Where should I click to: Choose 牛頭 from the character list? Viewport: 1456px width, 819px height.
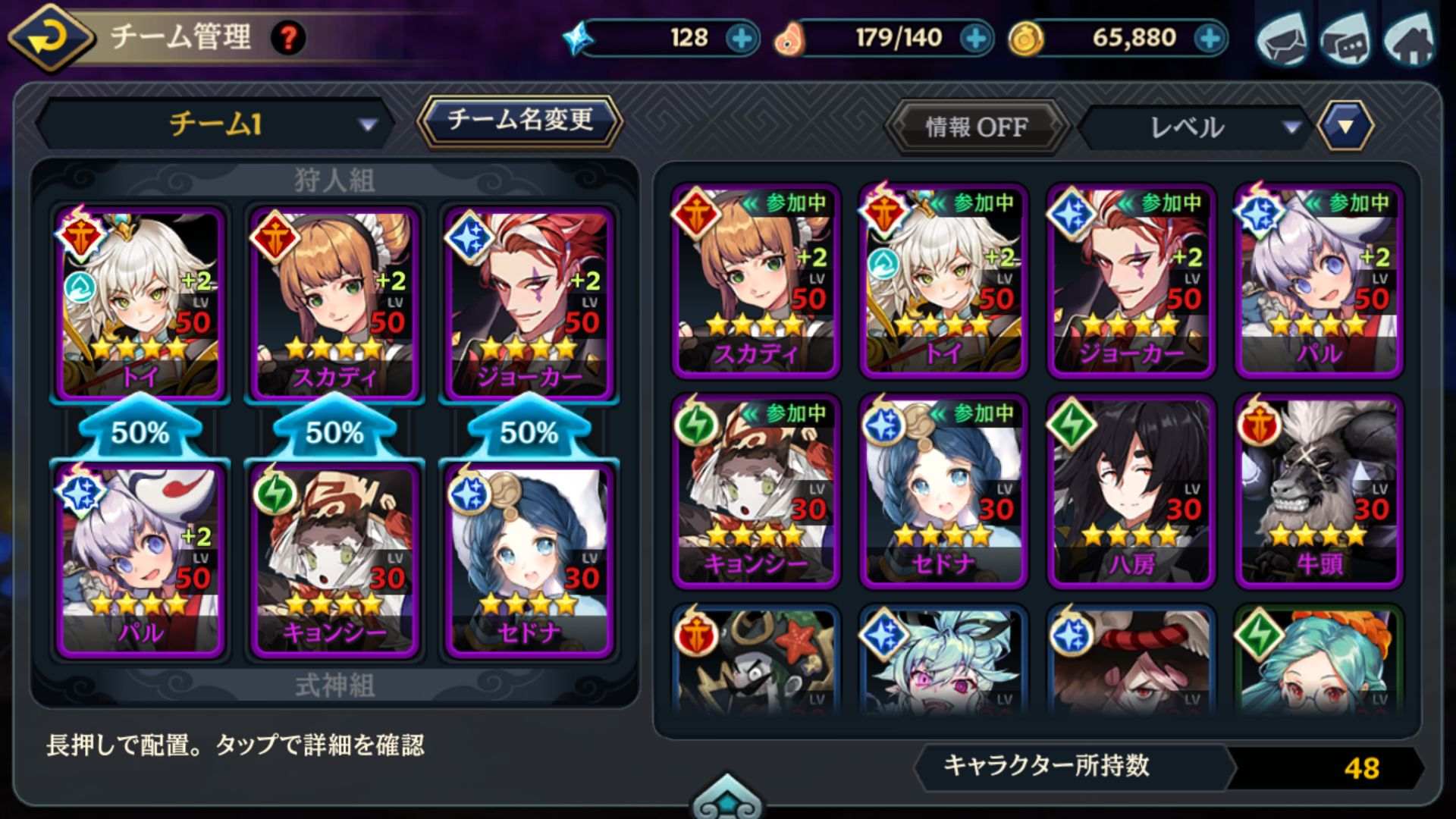(x=1319, y=491)
